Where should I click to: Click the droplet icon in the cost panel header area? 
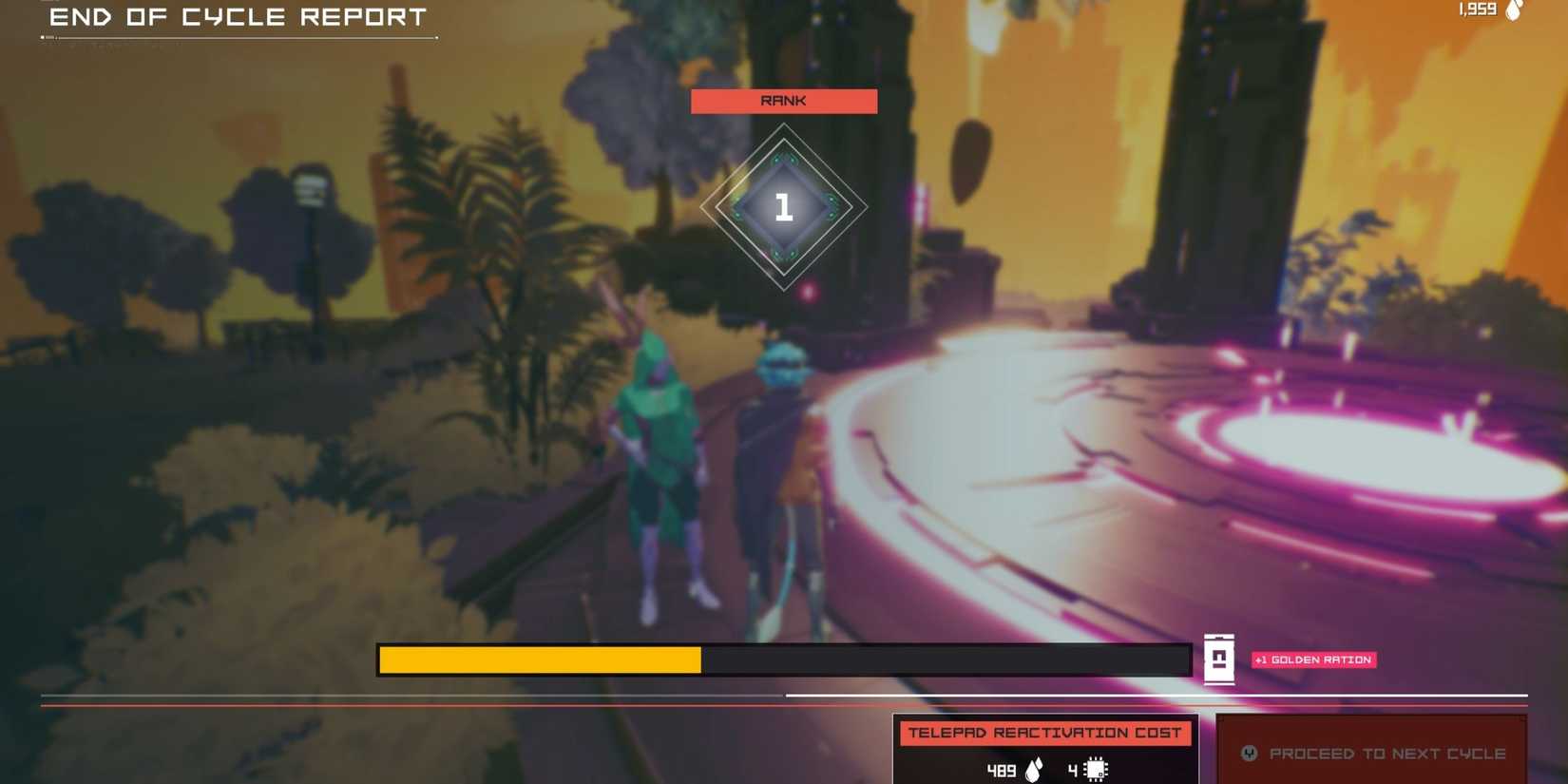(1033, 768)
